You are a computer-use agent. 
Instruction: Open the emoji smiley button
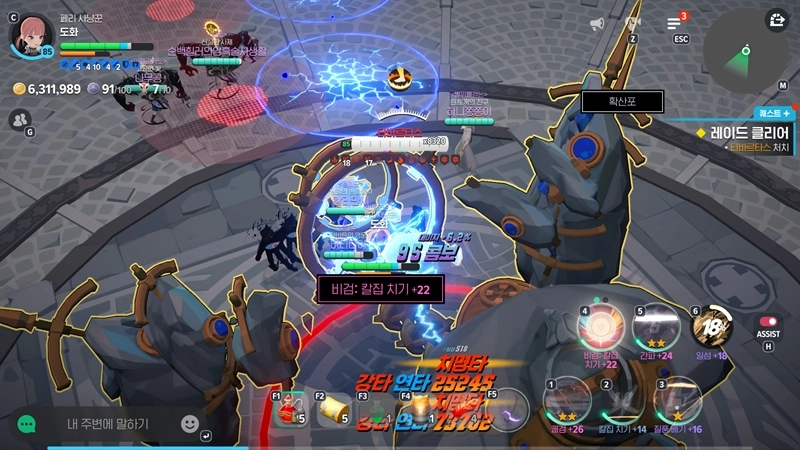pyautogui.click(x=189, y=424)
